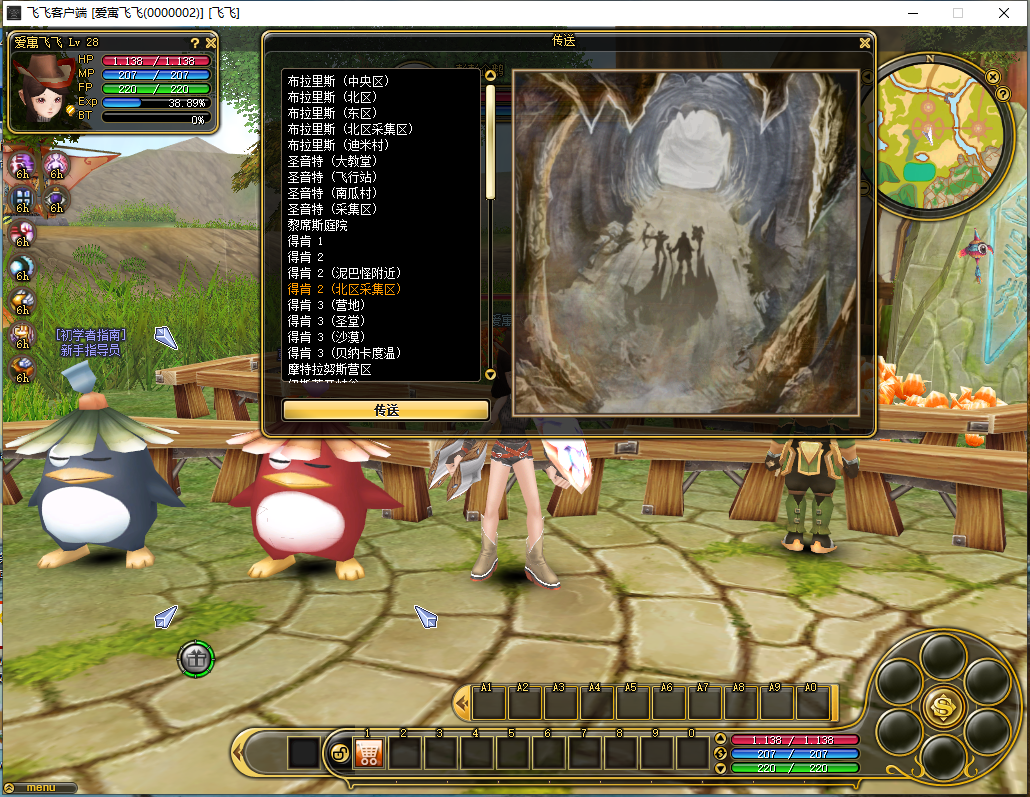Click the shopping cart hotbar slot
Screen dimensions: 1030x797
[369, 752]
